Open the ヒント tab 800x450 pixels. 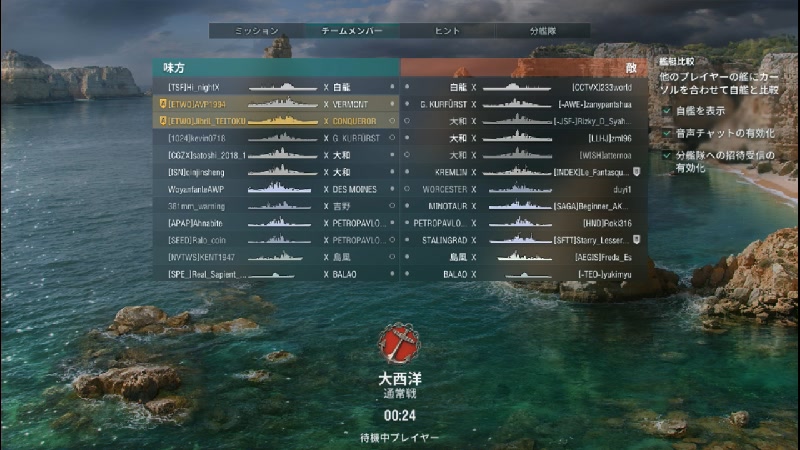click(447, 31)
